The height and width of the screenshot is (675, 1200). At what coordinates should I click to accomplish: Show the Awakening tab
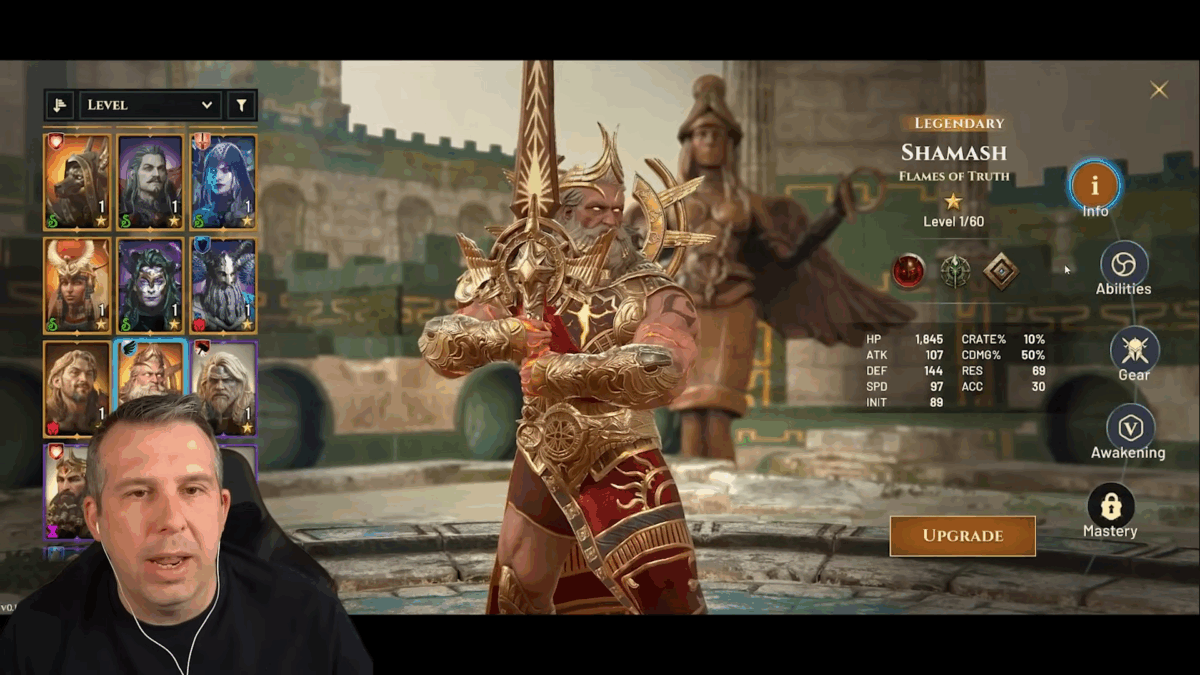coord(1130,428)
